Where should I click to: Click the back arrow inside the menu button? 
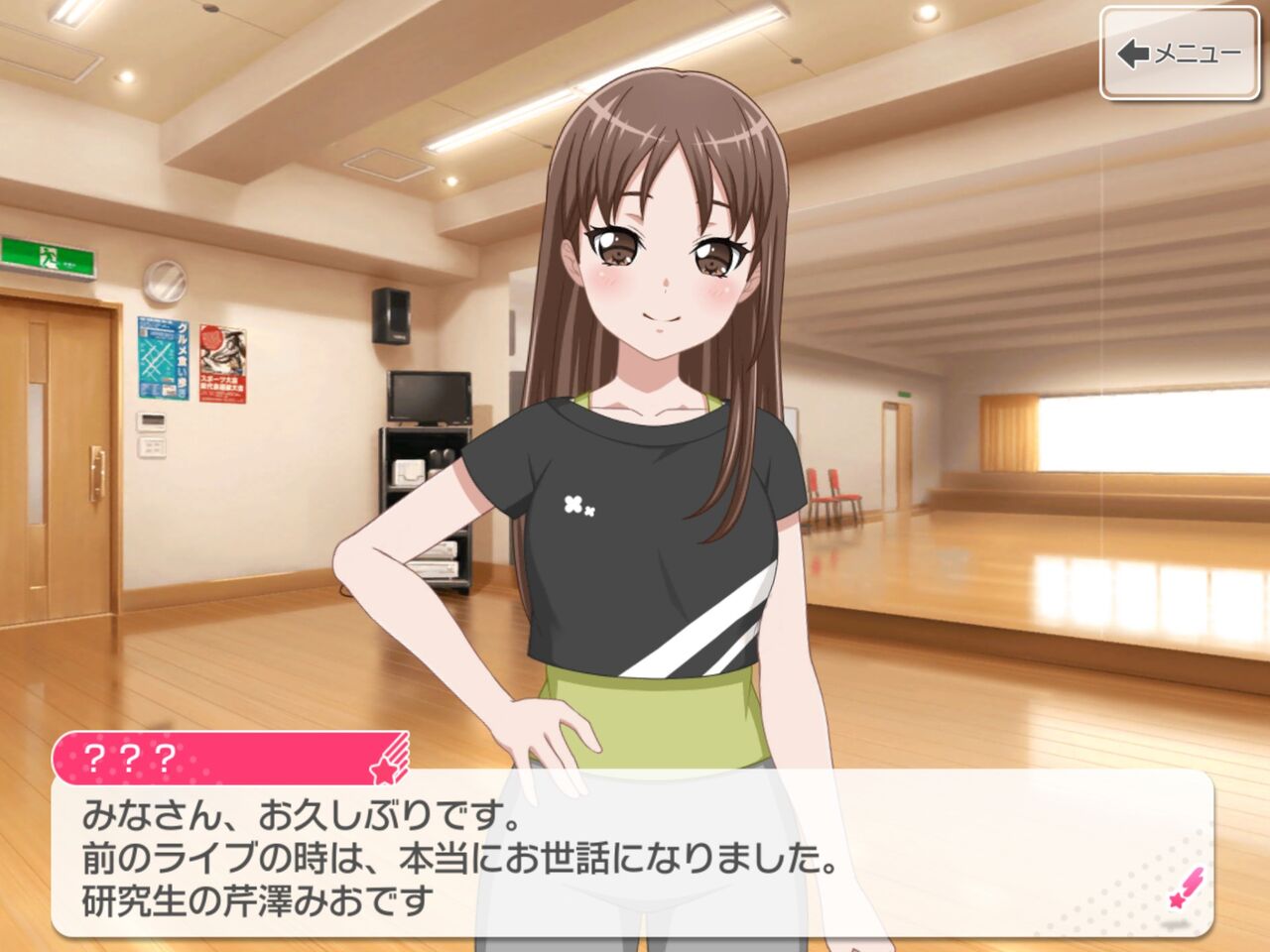pyautogui.click(x=1131, y=55)
